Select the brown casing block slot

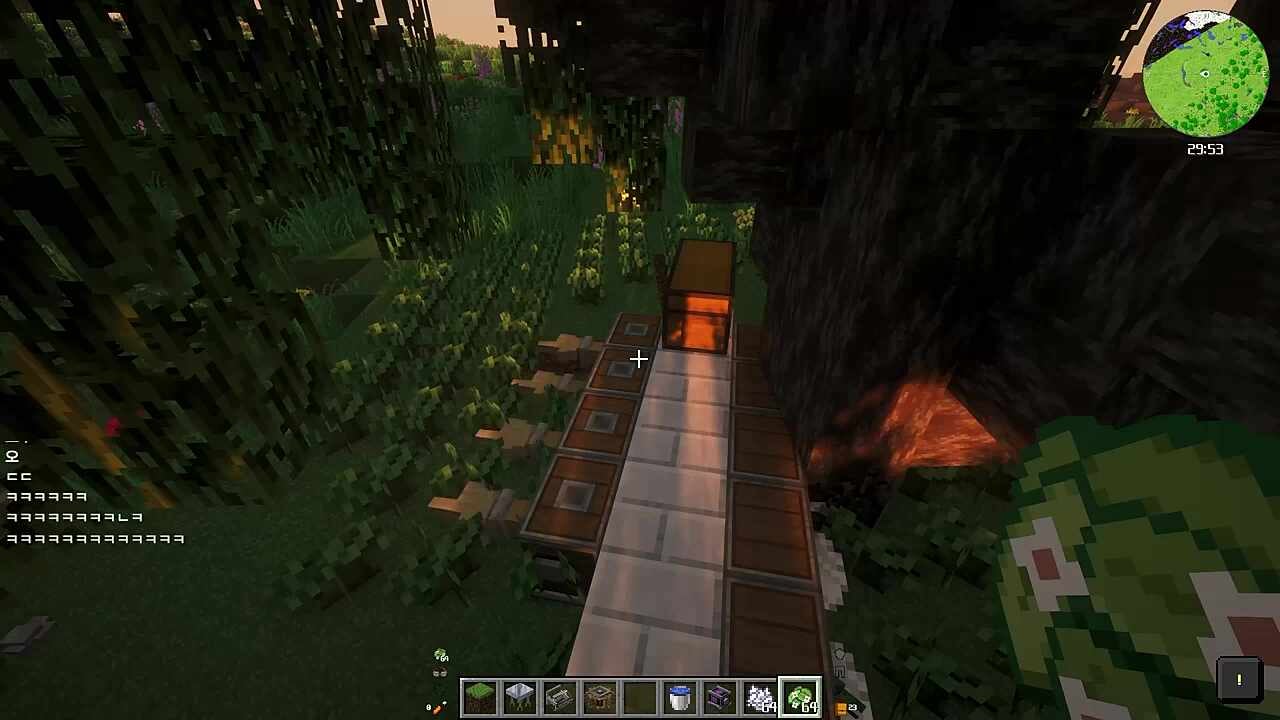point(600,697)
